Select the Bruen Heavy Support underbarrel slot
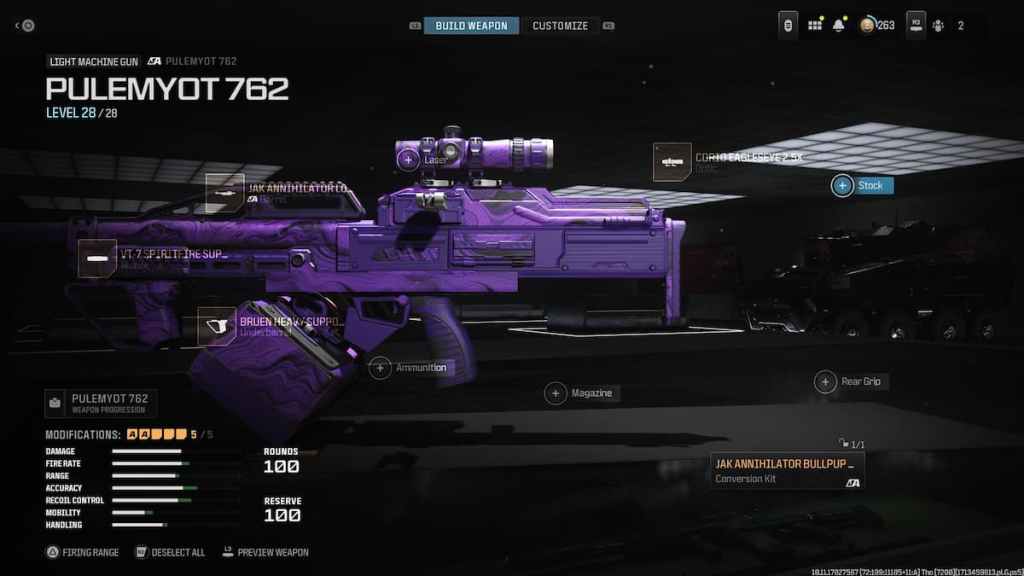 (217, 326)
